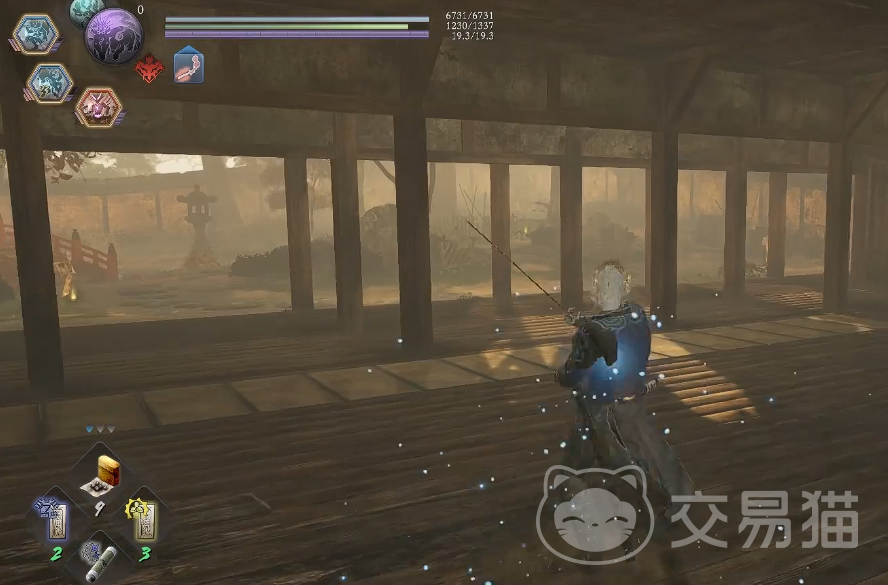Use the elixir medicine box item
Screen dimensions: 888x585
(103, 473)
